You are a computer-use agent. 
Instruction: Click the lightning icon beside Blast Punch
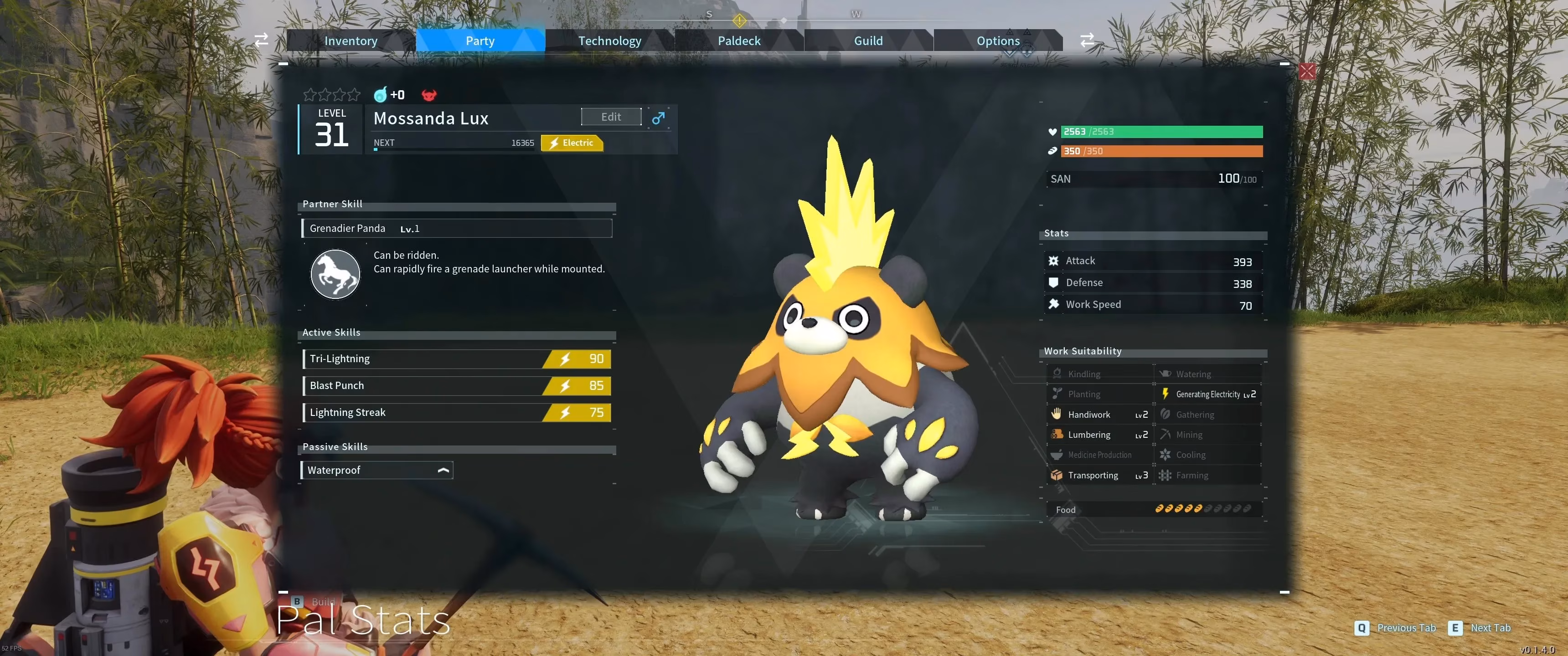click(565, 385)
